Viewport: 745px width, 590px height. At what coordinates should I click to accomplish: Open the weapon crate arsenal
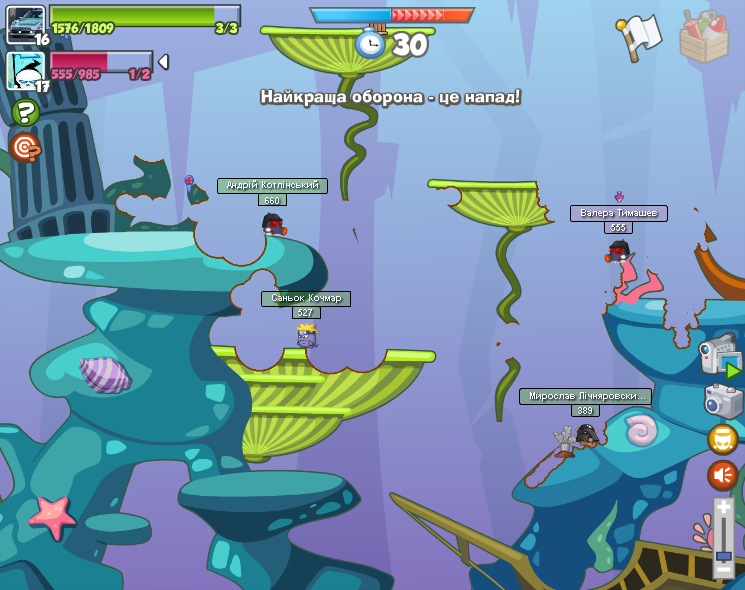(x=704, y=37)
